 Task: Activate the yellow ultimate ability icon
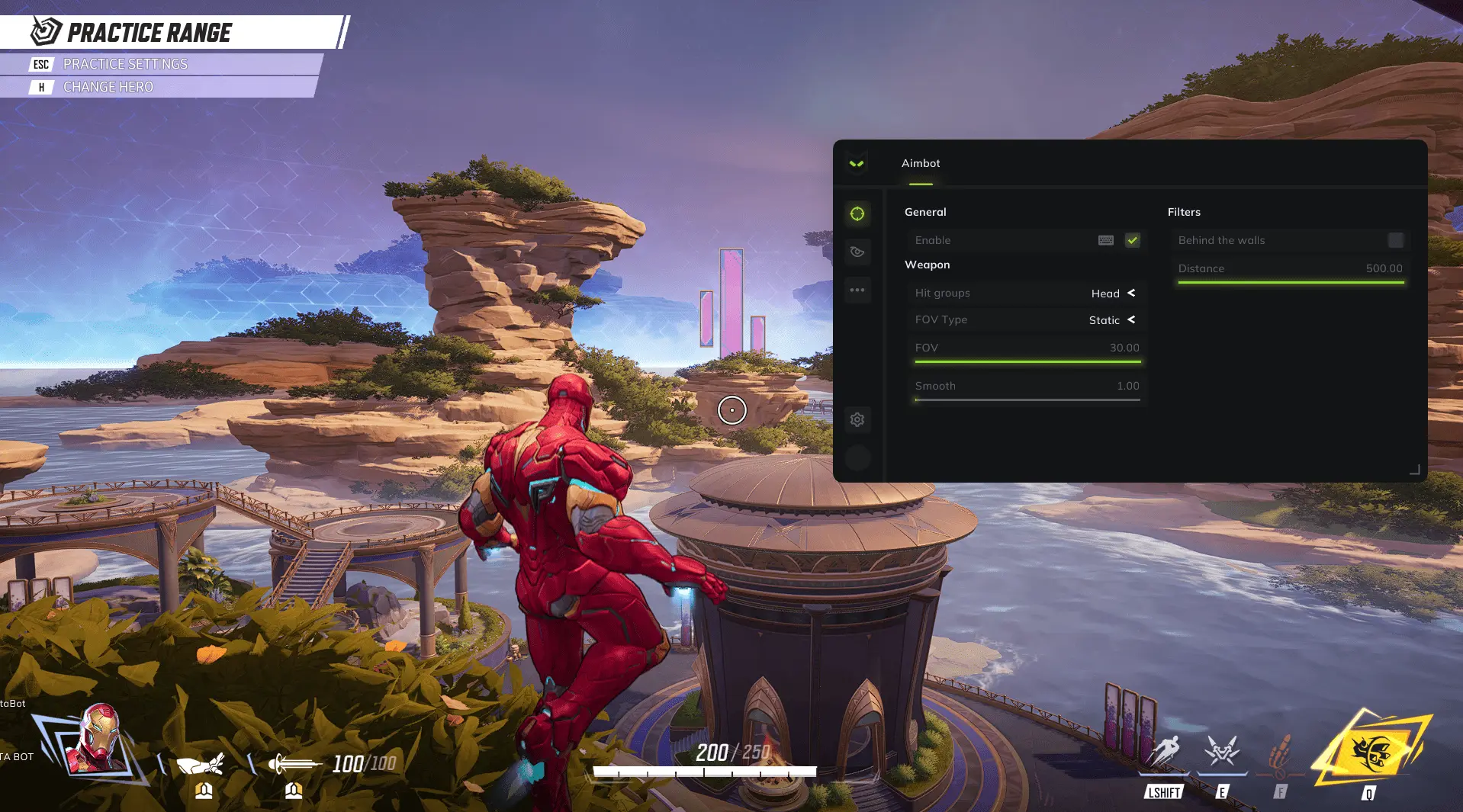click(1371, 752)
